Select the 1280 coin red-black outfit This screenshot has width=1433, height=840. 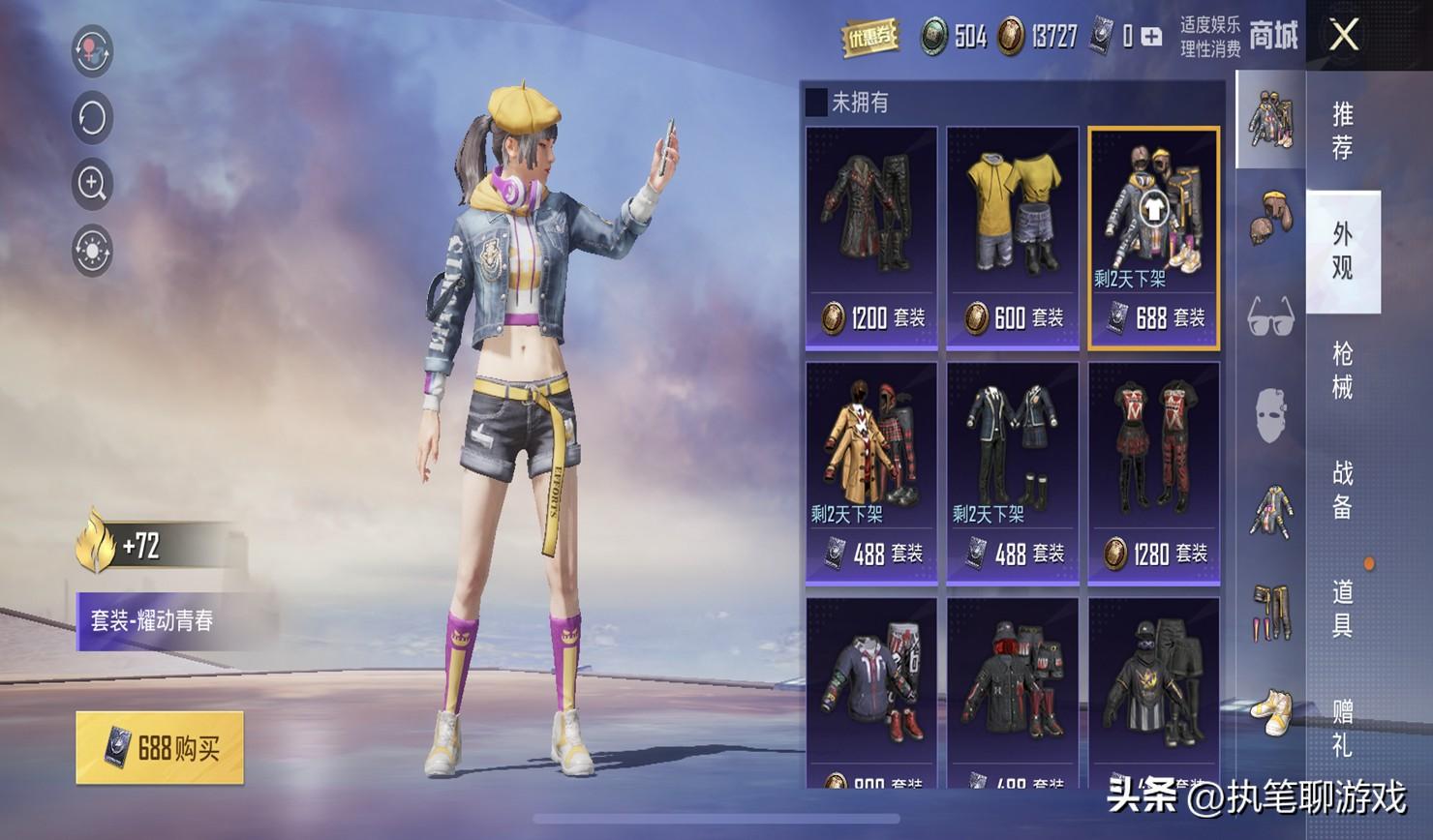[x=1153, y=473]
